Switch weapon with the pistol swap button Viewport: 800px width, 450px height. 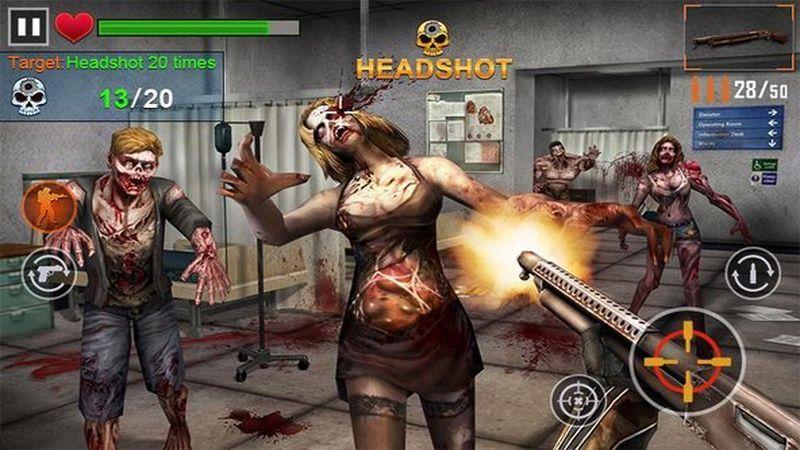pos(49,272)
